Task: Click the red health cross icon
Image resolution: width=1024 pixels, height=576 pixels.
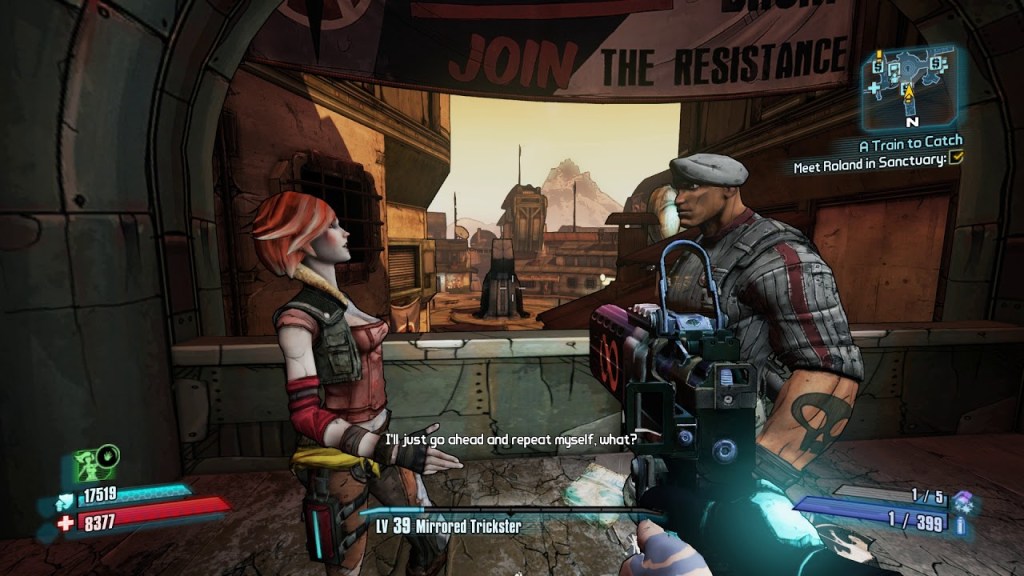Action: (66, 523)
